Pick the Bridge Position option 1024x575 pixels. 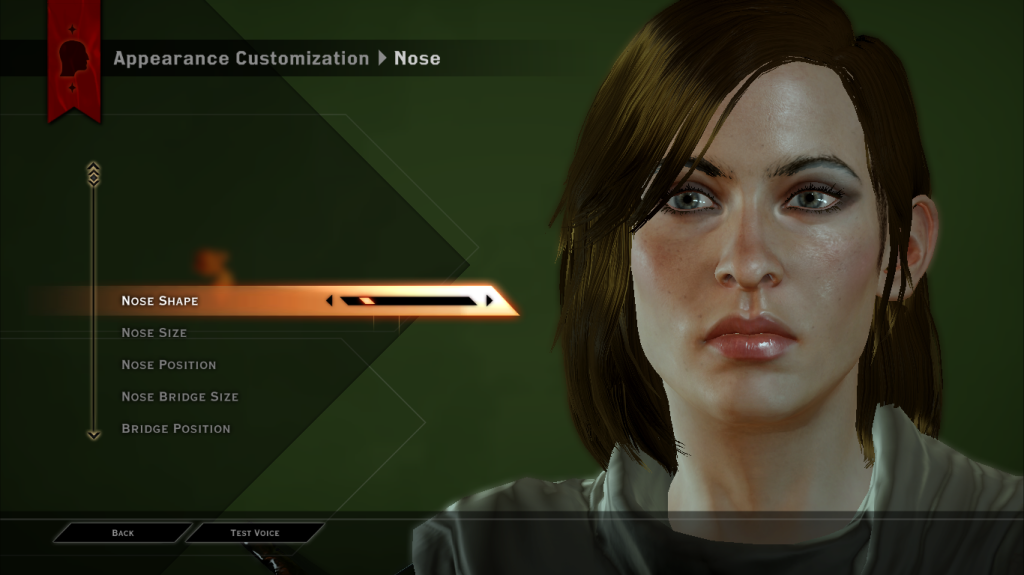click(x=176, y=429)
